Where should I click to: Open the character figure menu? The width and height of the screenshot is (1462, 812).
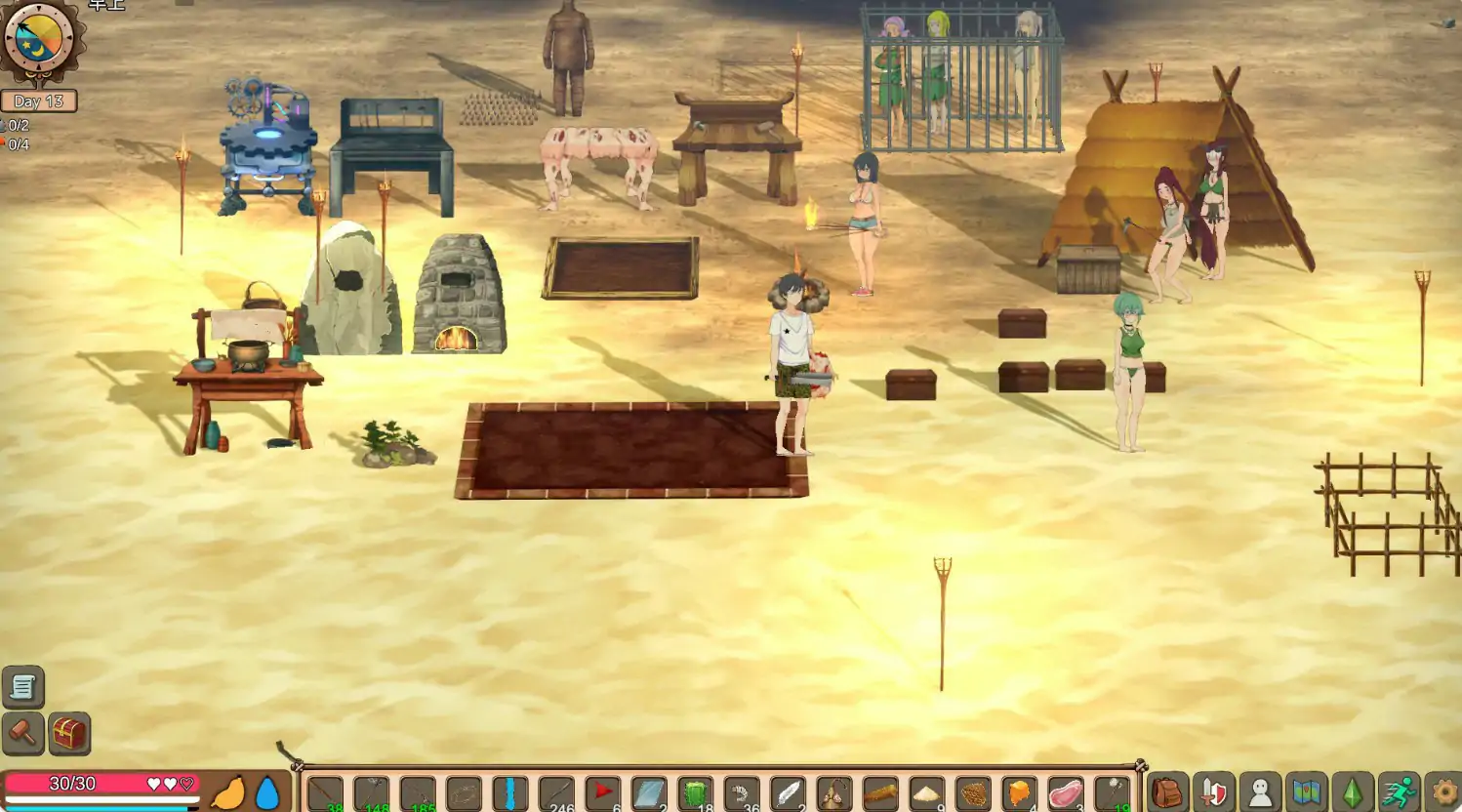[x=1260, y=792]
